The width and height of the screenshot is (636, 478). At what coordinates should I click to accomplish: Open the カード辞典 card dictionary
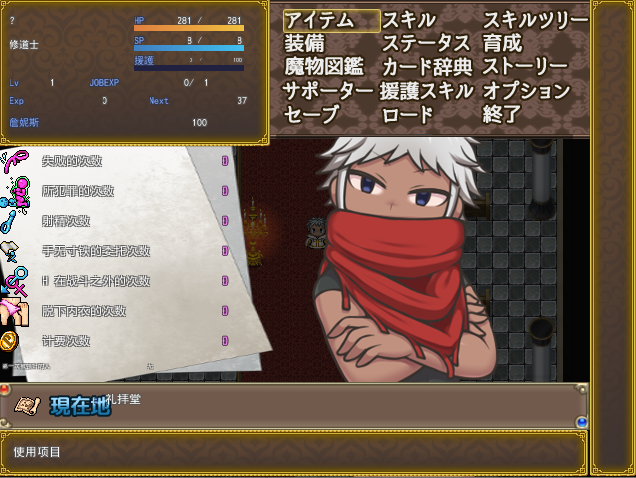[426, 67]
